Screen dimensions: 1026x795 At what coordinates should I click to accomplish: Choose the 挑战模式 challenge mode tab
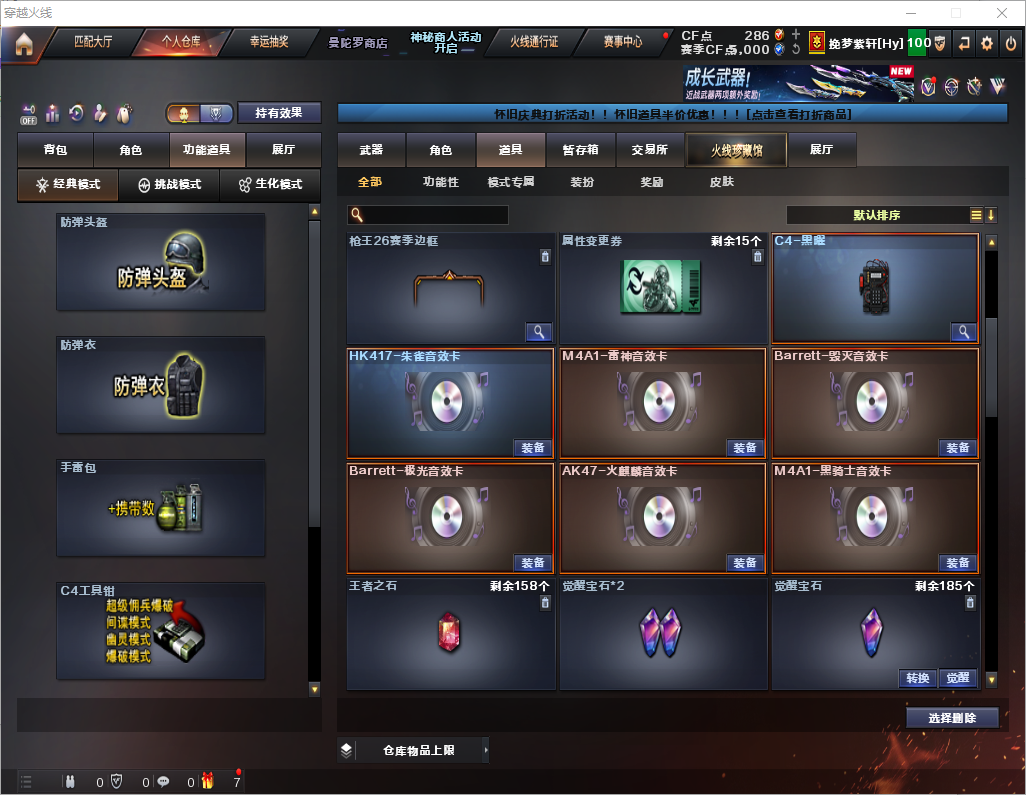(170, 185)
